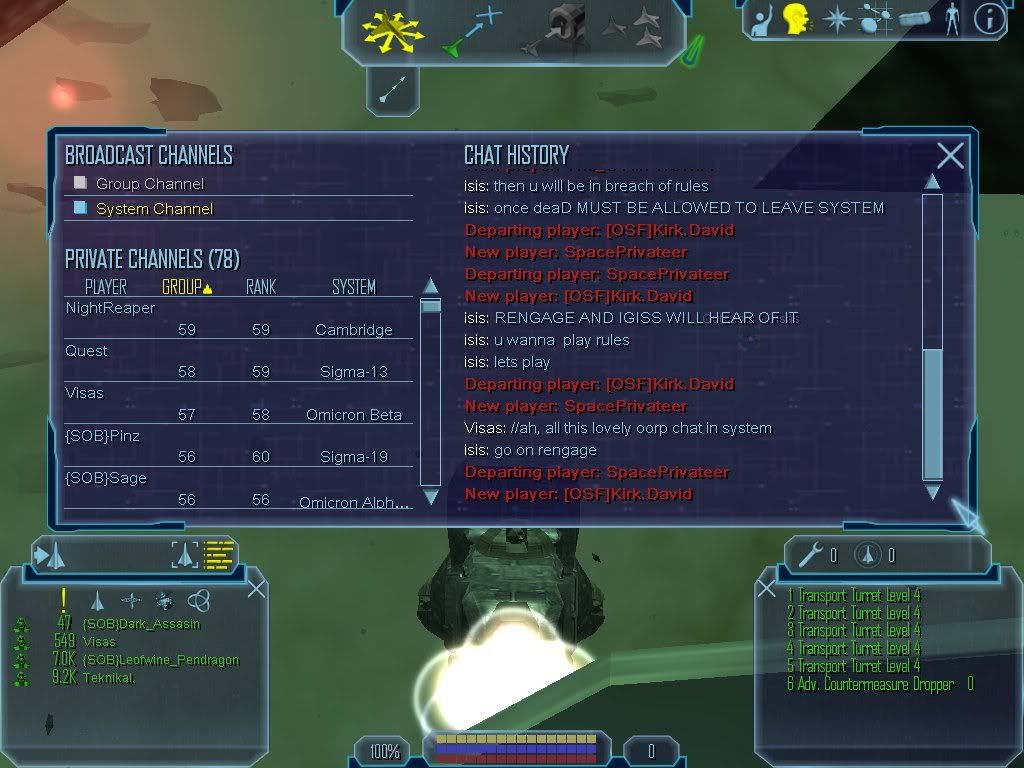Select the Adv. Countermeasure Dropper weapon entry

(x=870, y=685)
